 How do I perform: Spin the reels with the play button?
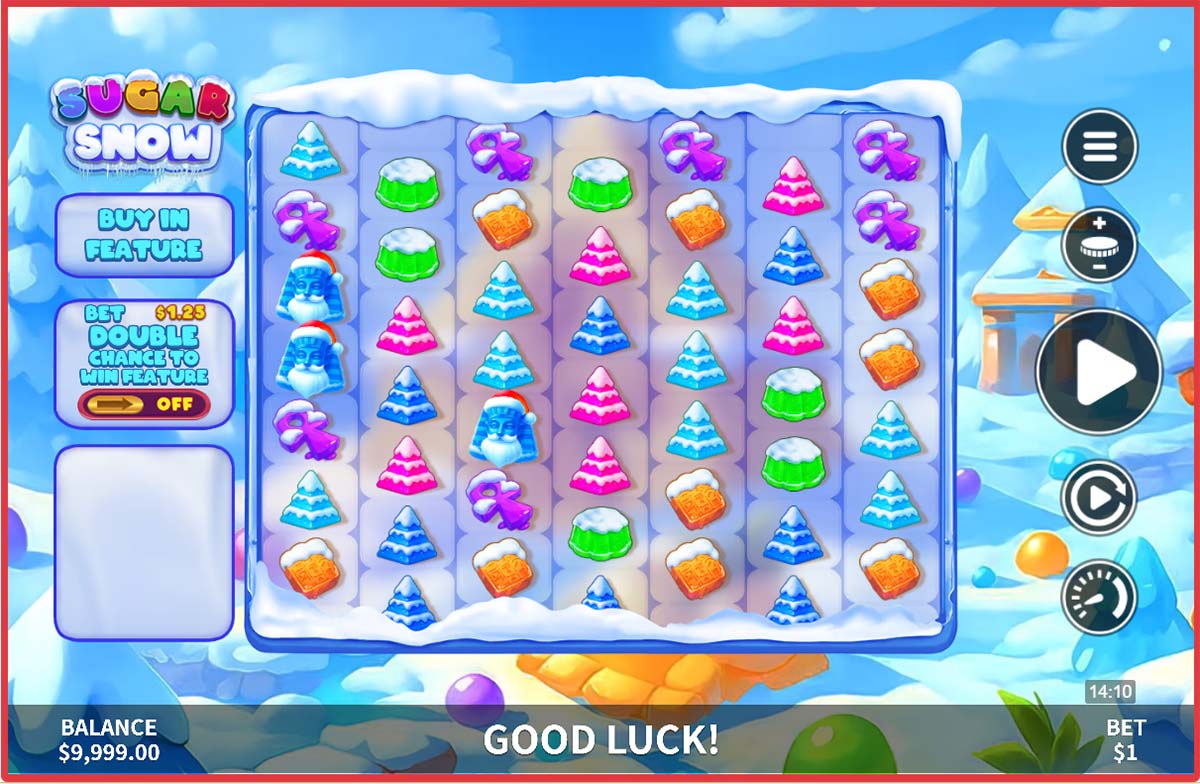click(x=1098, y=372)
